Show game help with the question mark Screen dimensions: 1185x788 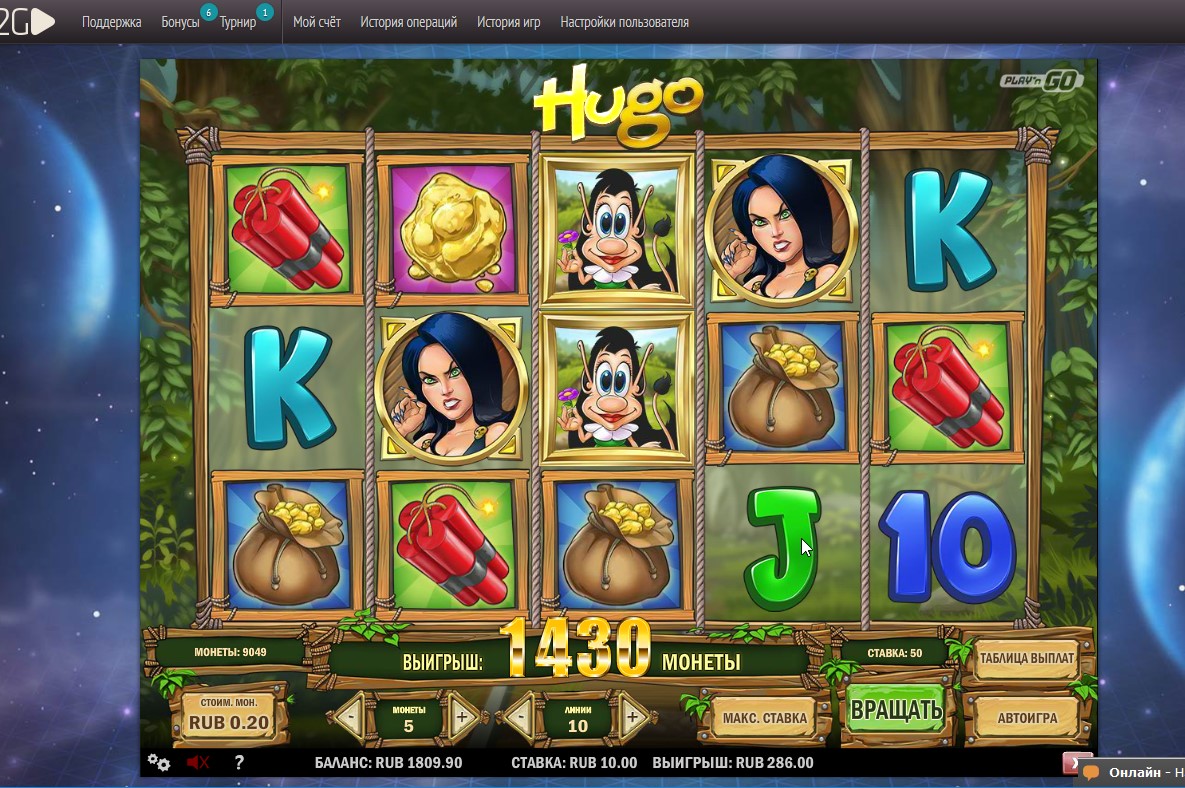239,762
